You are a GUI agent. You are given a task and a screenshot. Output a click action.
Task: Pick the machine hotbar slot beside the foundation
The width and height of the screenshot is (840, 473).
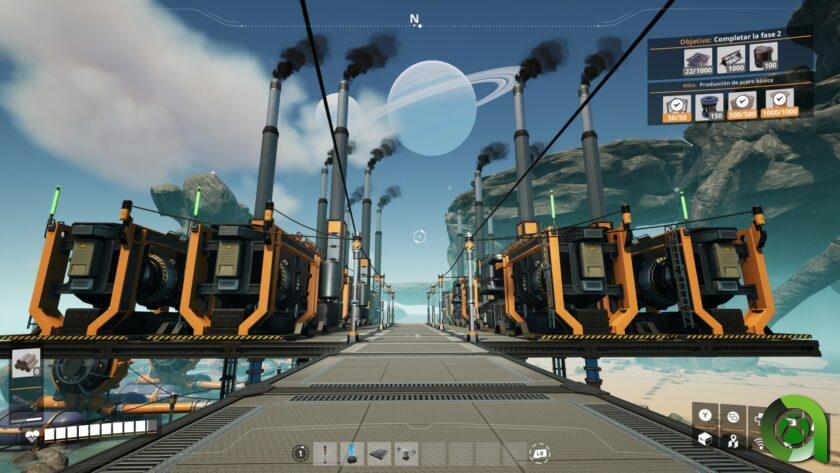406,454
